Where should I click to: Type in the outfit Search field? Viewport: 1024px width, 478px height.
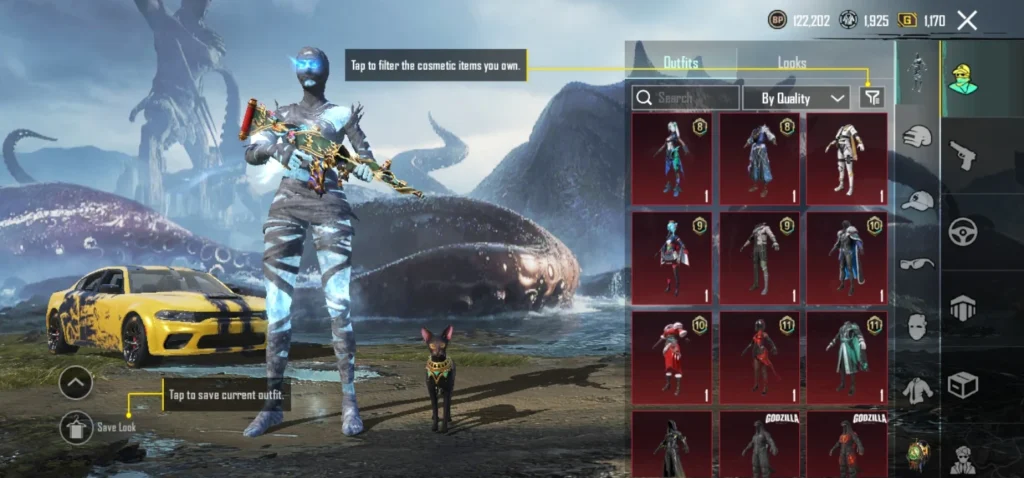coord(686,98)
